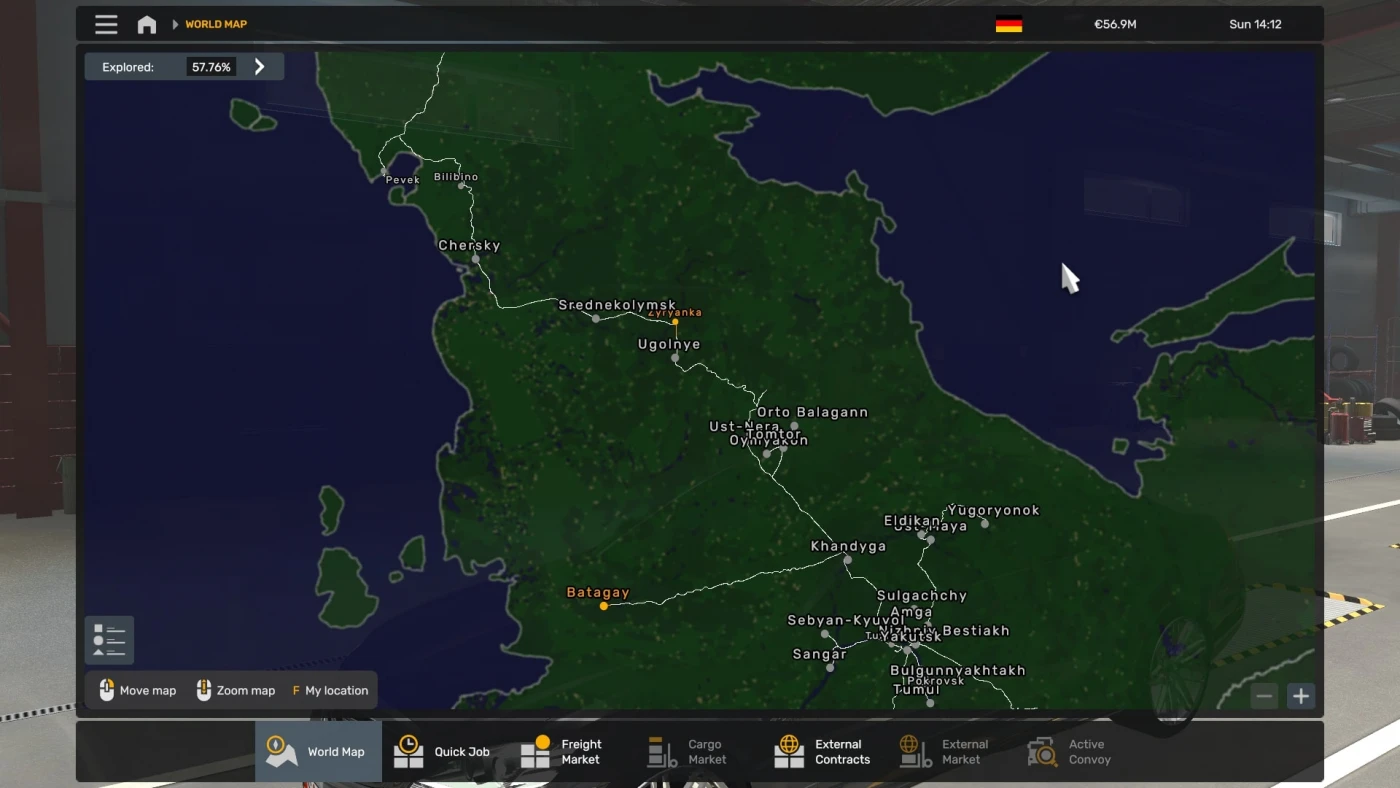Zoom out using the minus button
Image resolution: width=1400 pixels, height=788 pixels.
(1264, 695)
